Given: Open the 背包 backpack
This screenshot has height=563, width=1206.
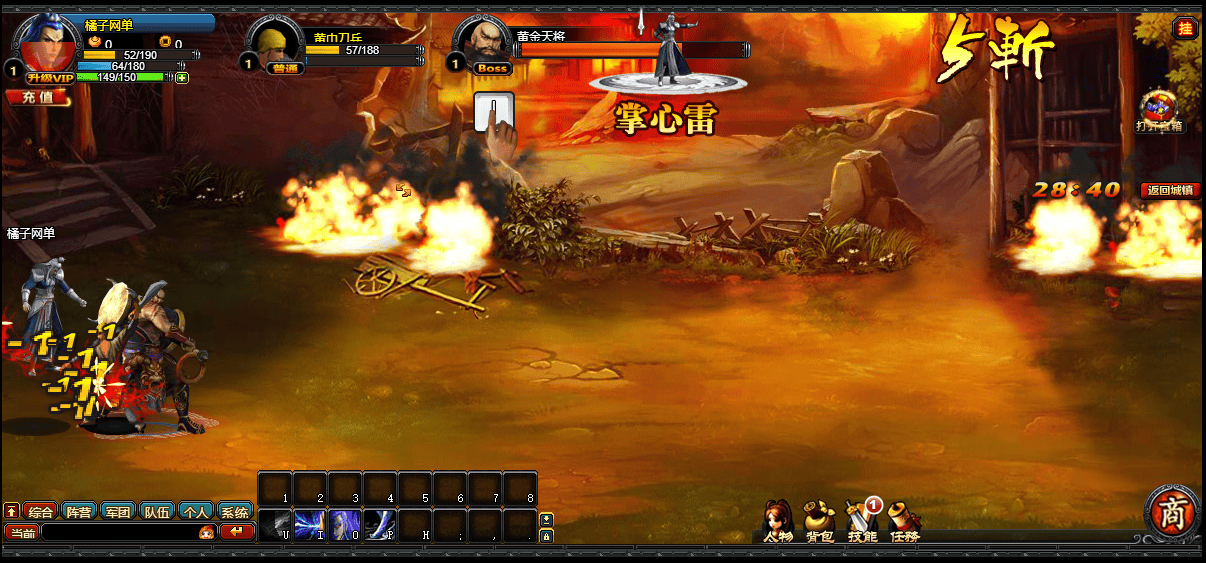Looking at the screenshot, I should [820, 521].
